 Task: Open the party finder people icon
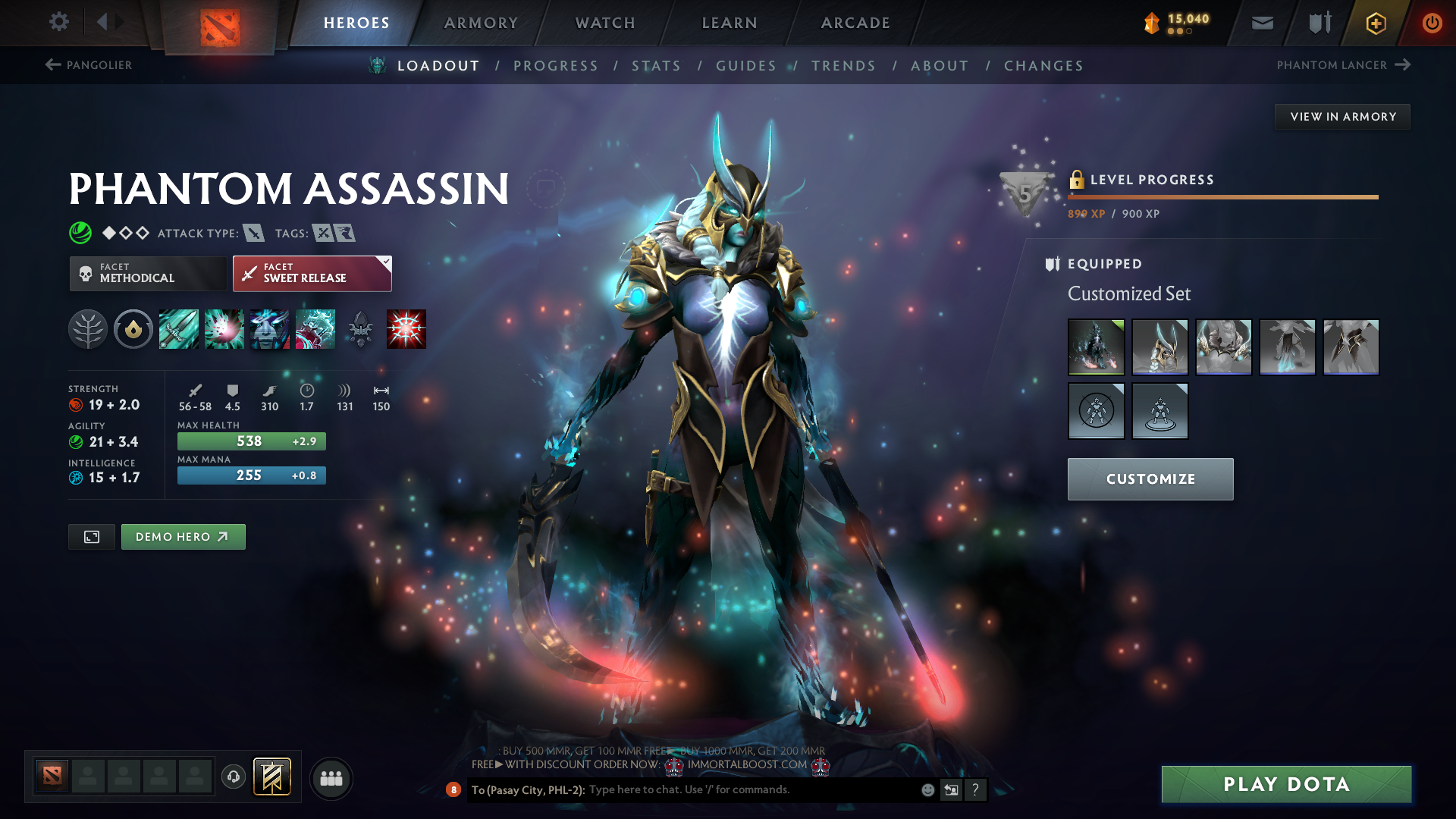(331, 777)
